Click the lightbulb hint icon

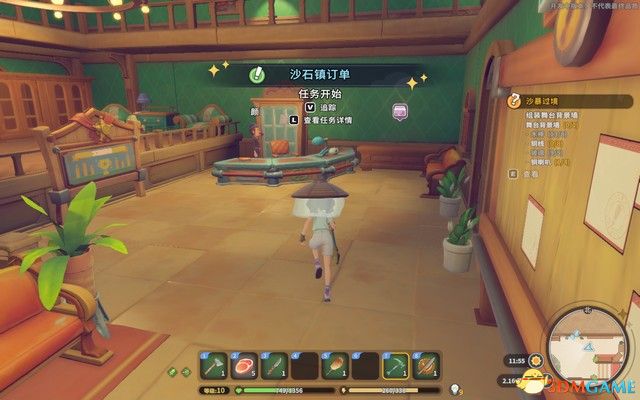(x=456, y=390)
